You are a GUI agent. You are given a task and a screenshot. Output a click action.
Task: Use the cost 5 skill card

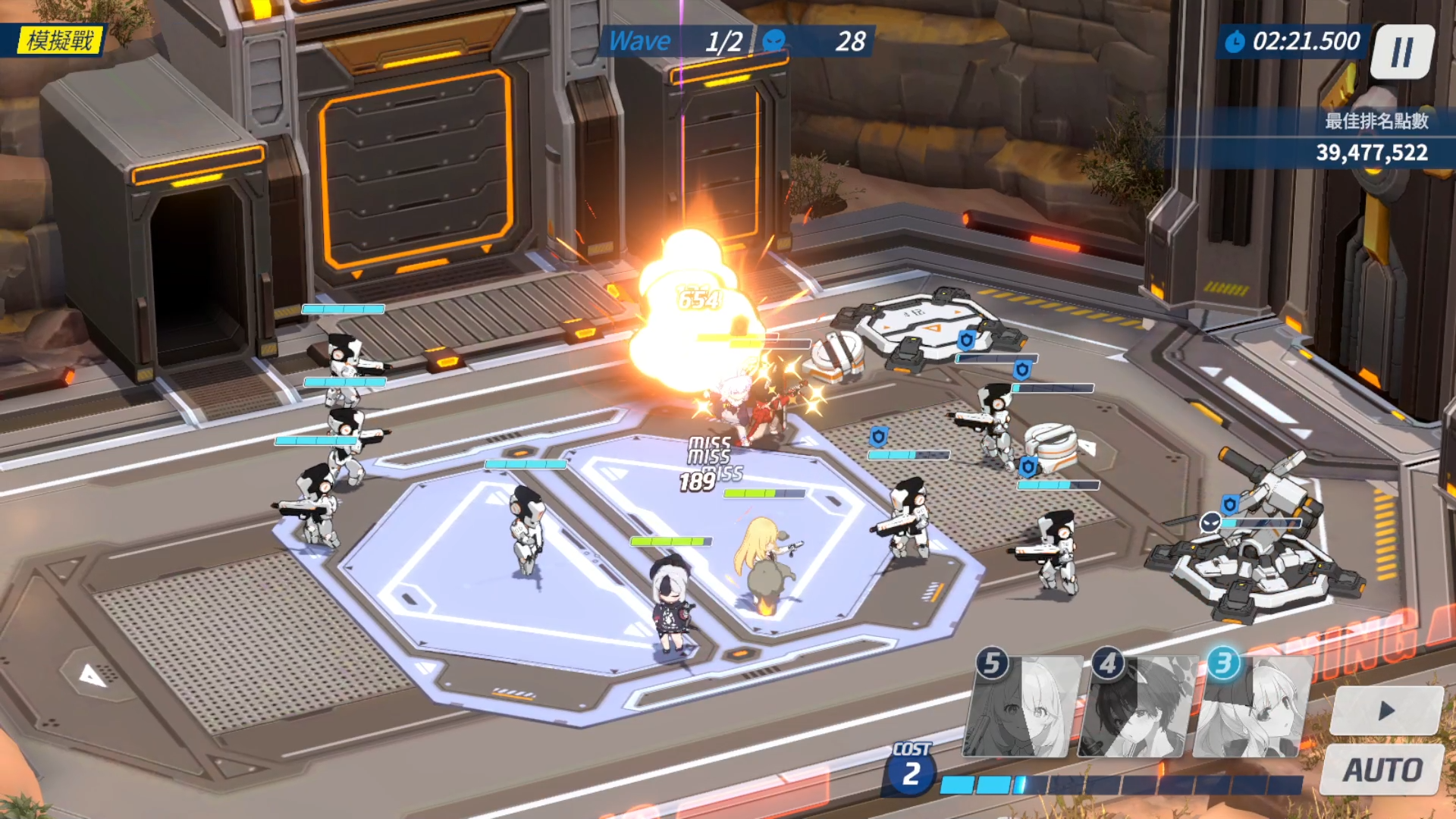(1022, 708)
